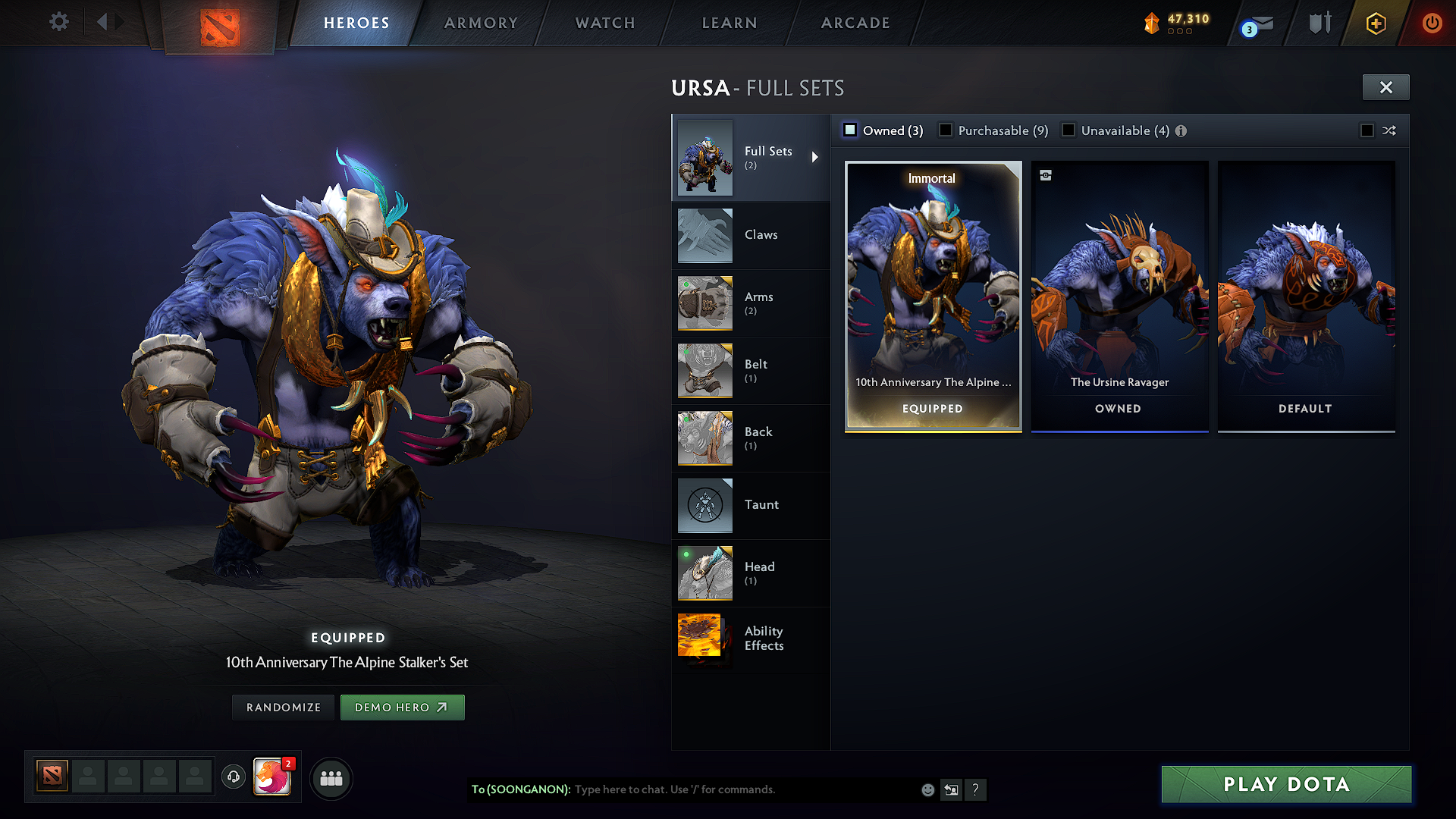Enable the Unavailable sets filter
The height and width of the screenshot is (819, 1456).
click(1068, 130)
